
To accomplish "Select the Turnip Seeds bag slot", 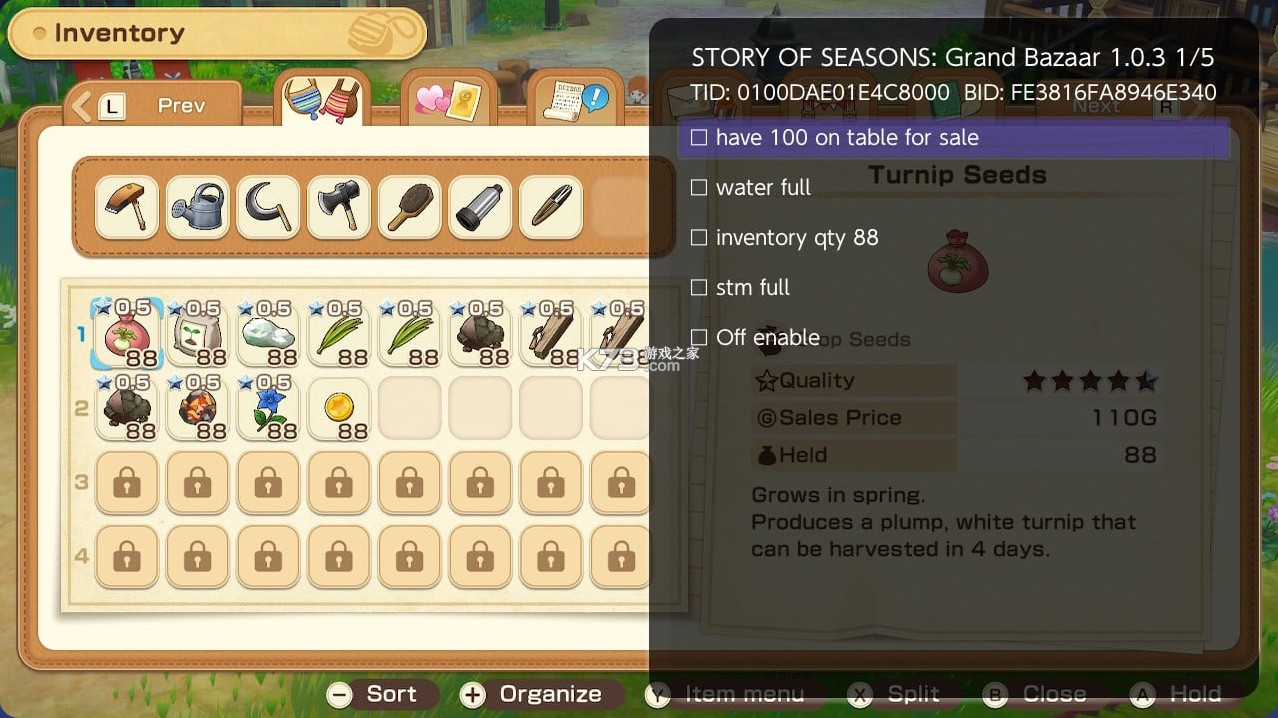I will [x=128, y=335].
